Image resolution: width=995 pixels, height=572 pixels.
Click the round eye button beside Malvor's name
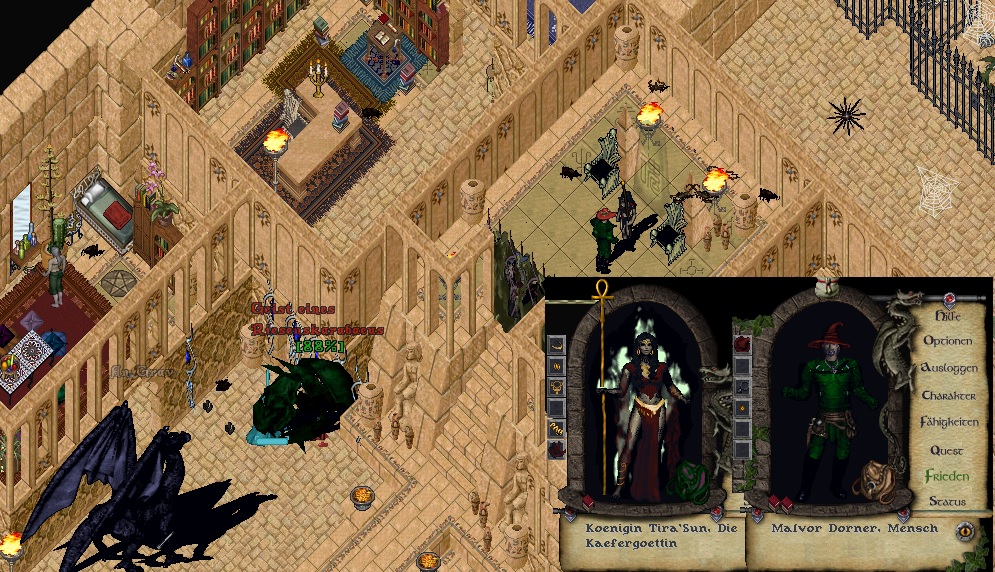(966, 531)
